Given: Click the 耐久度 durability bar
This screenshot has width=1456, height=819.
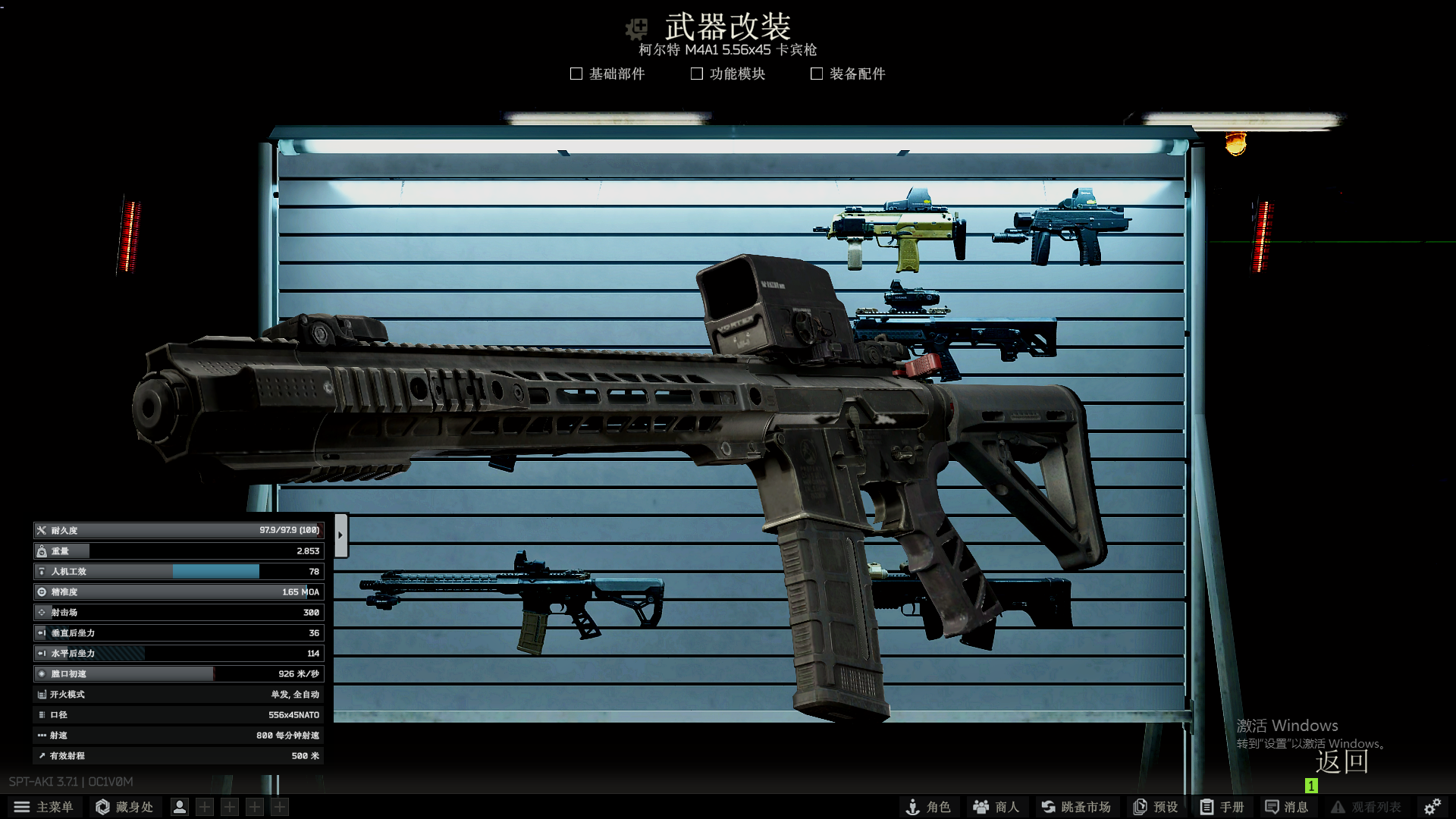Looking at the screenshot, I should 178,530.
